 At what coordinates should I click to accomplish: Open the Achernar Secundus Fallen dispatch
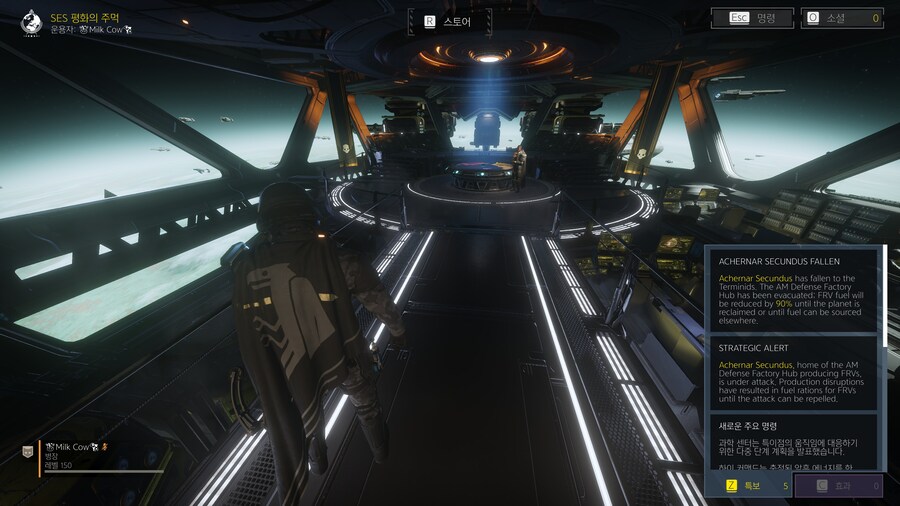[x=794, y=289]
